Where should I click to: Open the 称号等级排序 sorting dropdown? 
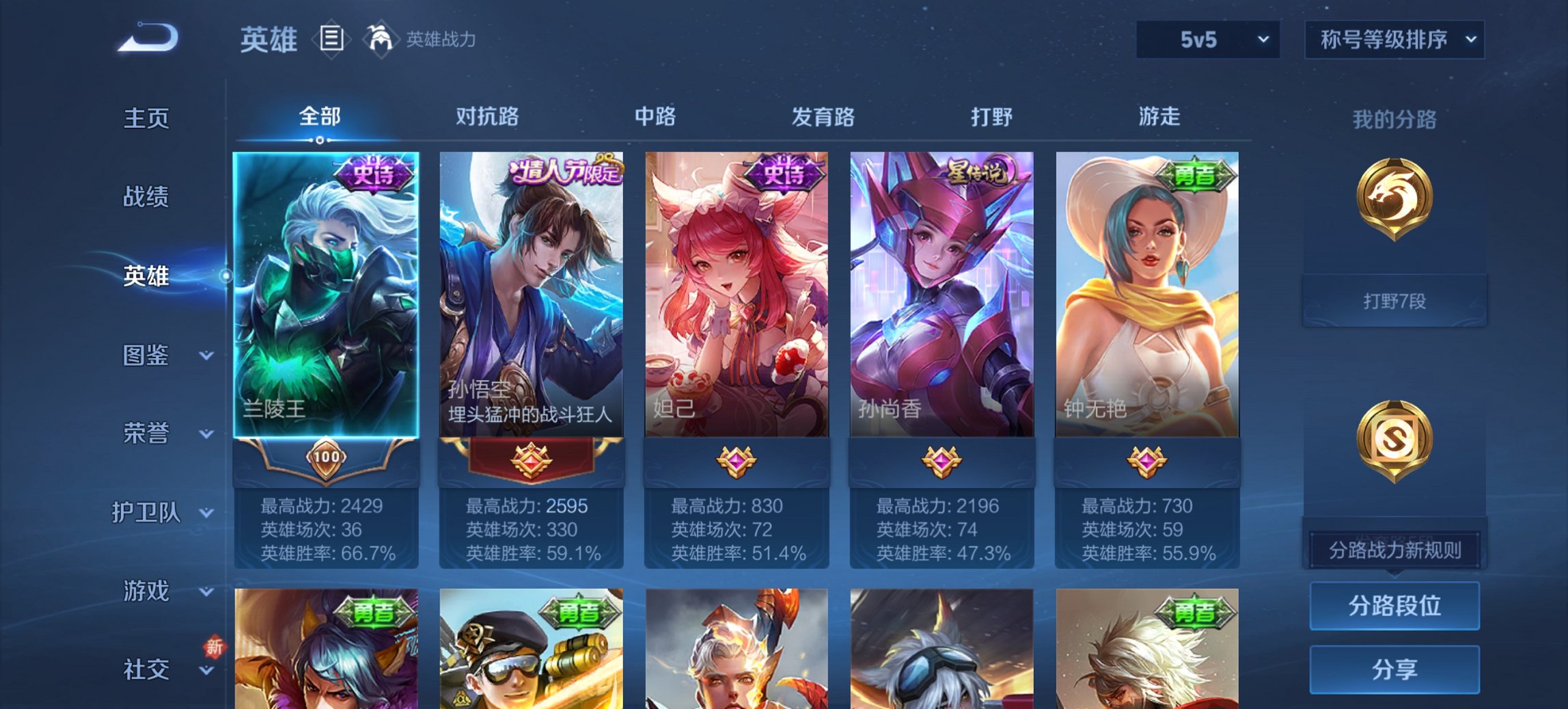coord(1394,40)
